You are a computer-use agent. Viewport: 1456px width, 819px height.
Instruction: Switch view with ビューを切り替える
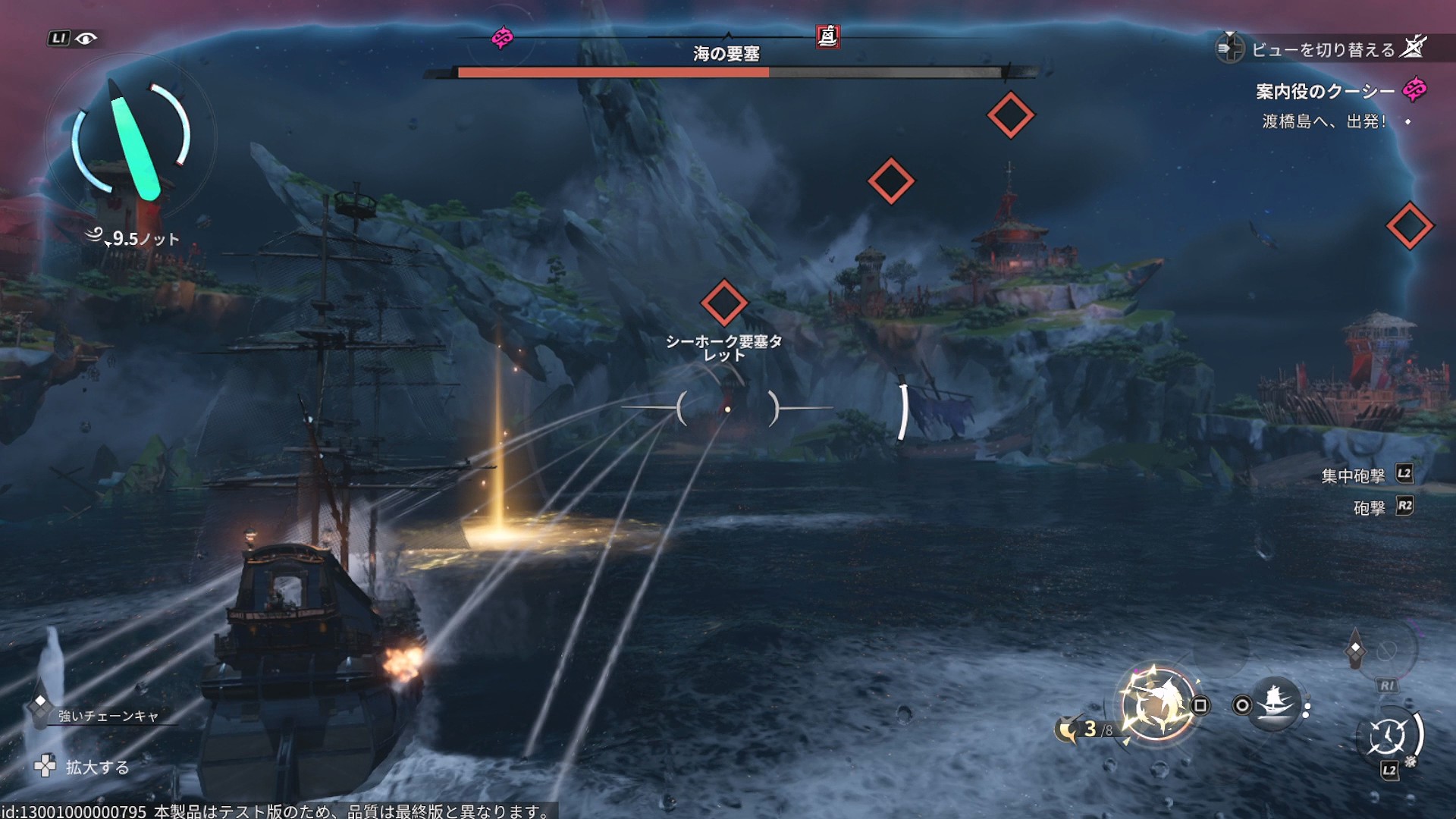(1323, 49)
